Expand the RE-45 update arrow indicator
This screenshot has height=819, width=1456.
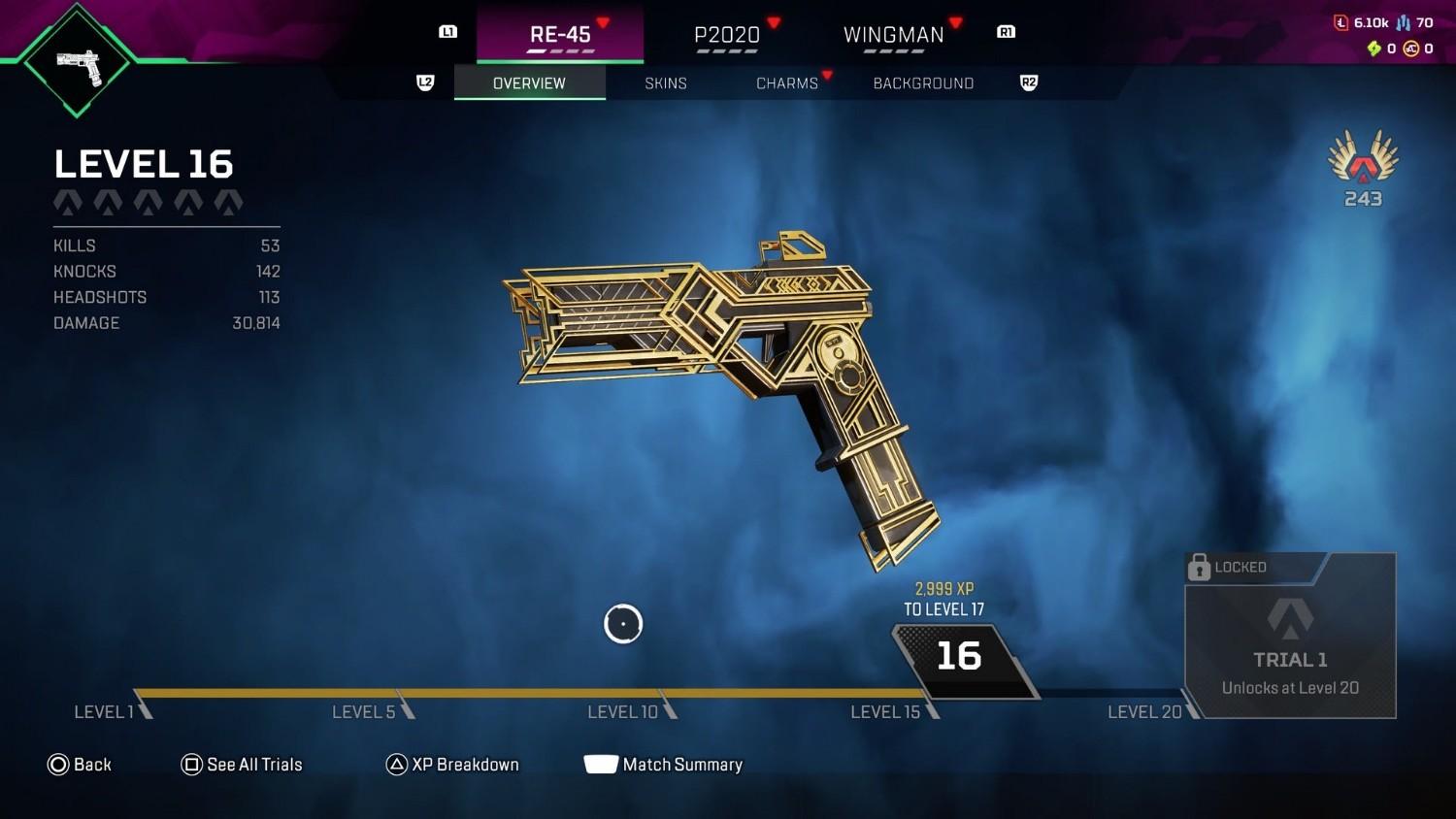tap(603, 21)
